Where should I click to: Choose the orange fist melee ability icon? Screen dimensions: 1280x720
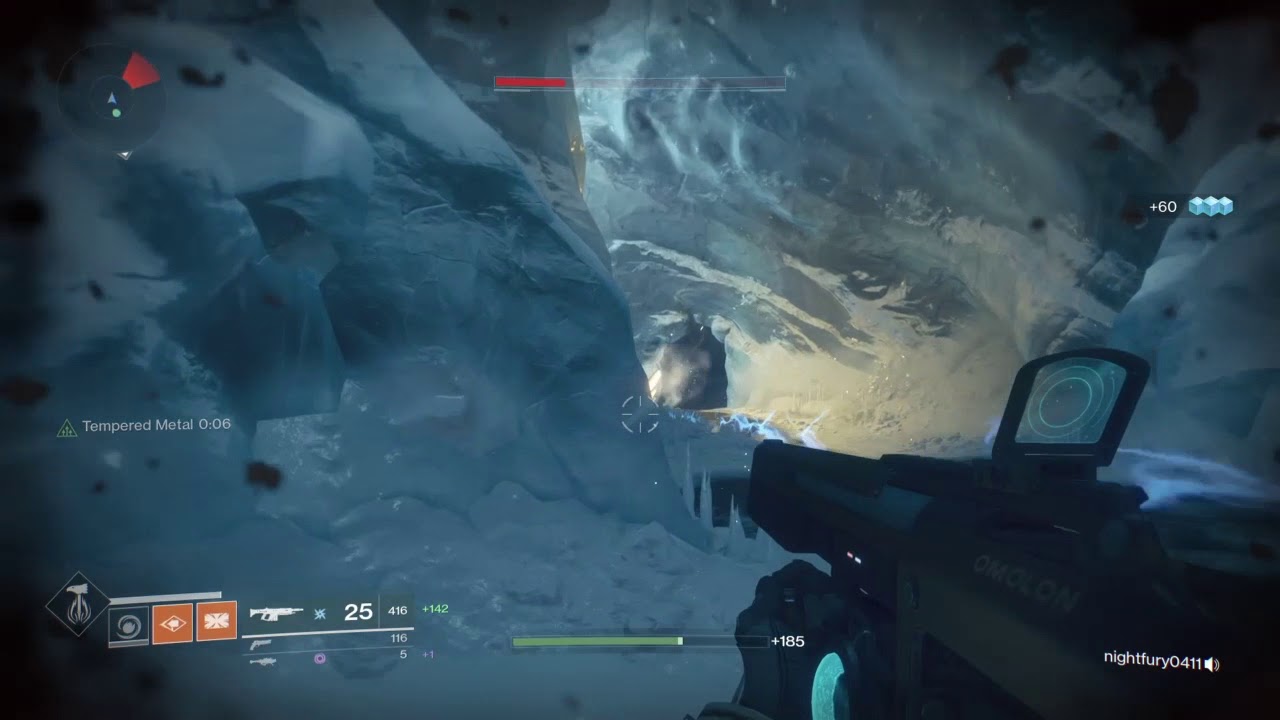172,624
